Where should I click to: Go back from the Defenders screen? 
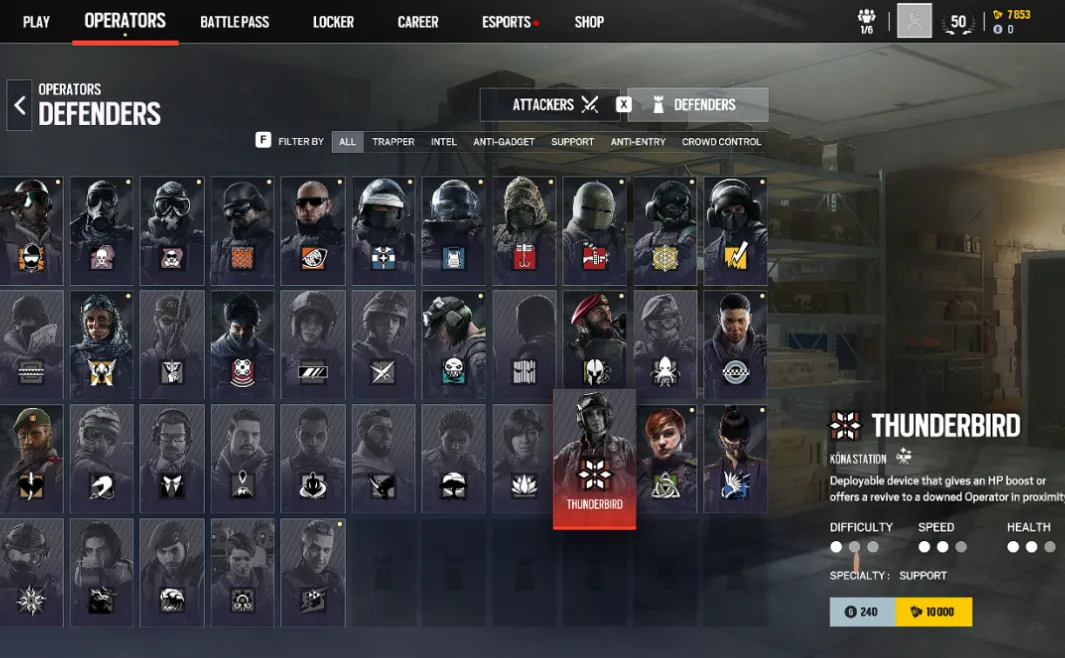[19, 105]
